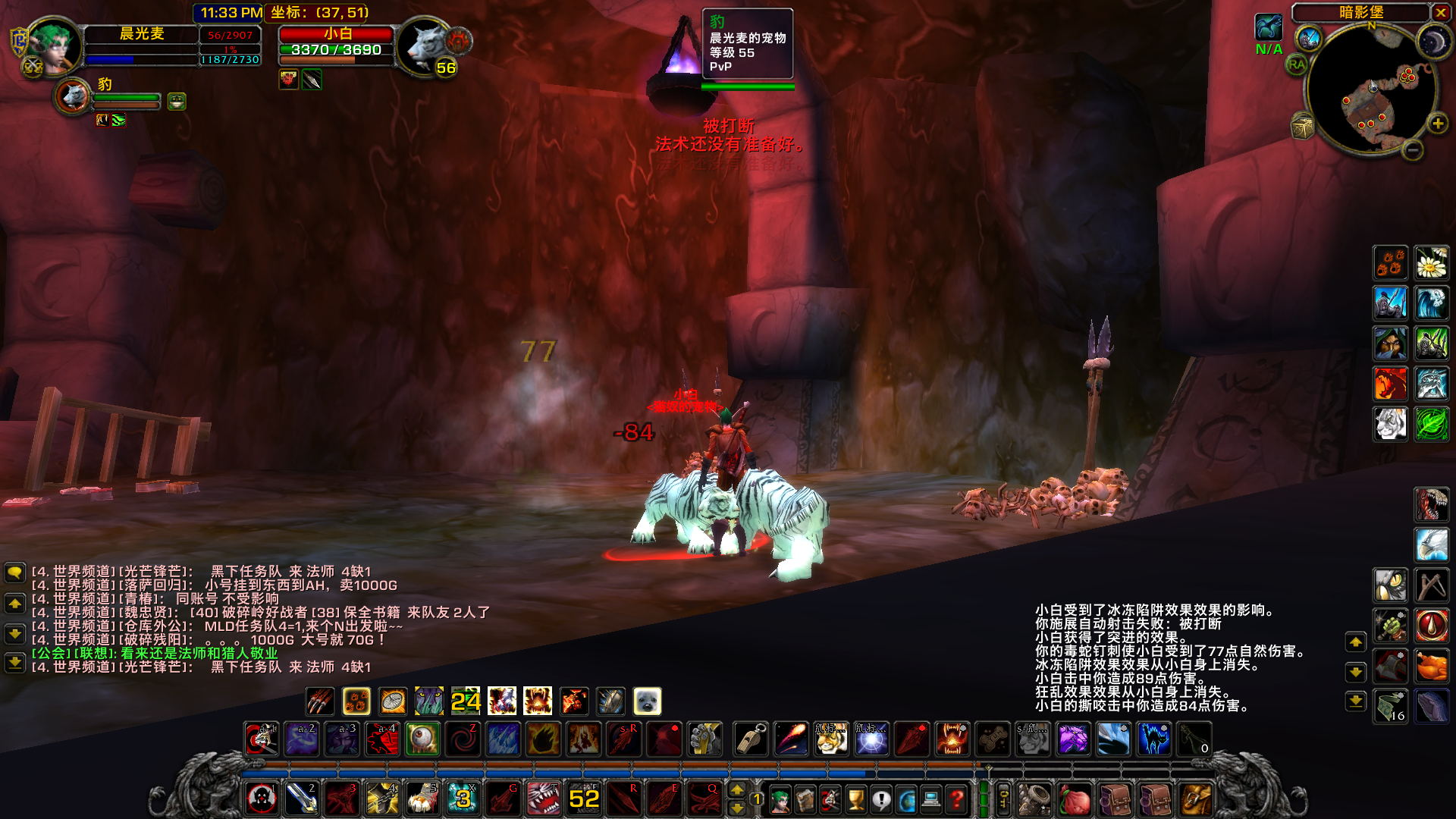This screenshot has width=1456, height=819.
Task: Use the roast chicken food item
Action: pos(1432,667)
